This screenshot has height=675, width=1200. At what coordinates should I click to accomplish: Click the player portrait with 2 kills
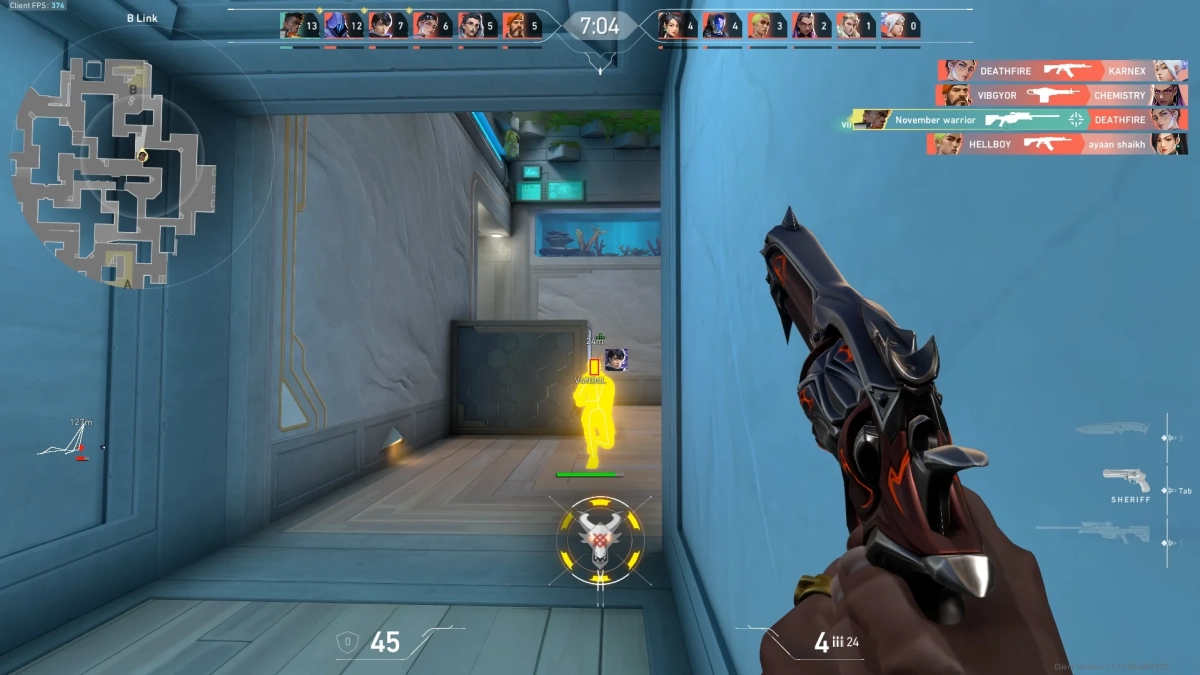[803, 25]
